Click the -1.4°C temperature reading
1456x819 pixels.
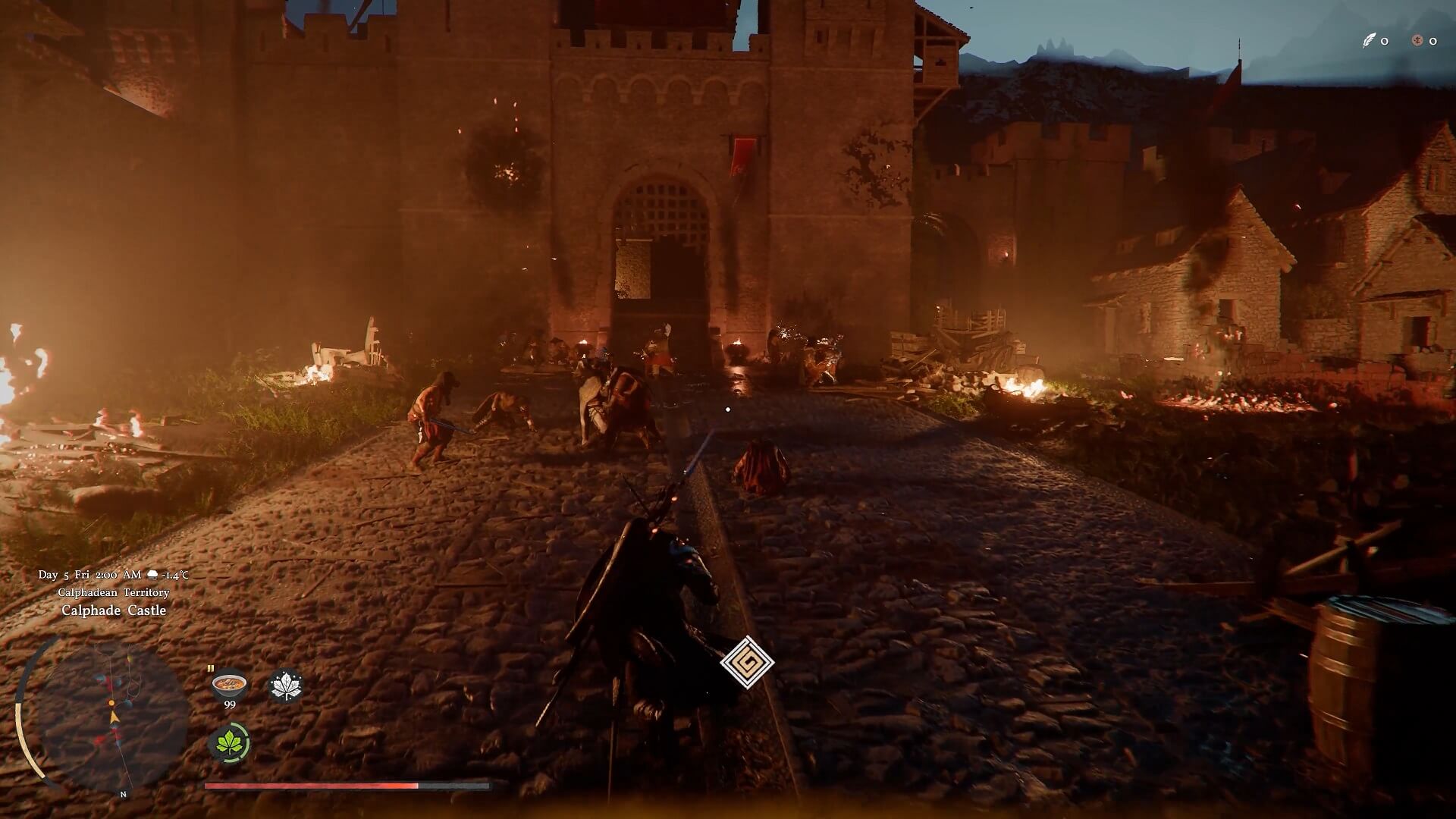pyautogui.click(x=174, y=575)
